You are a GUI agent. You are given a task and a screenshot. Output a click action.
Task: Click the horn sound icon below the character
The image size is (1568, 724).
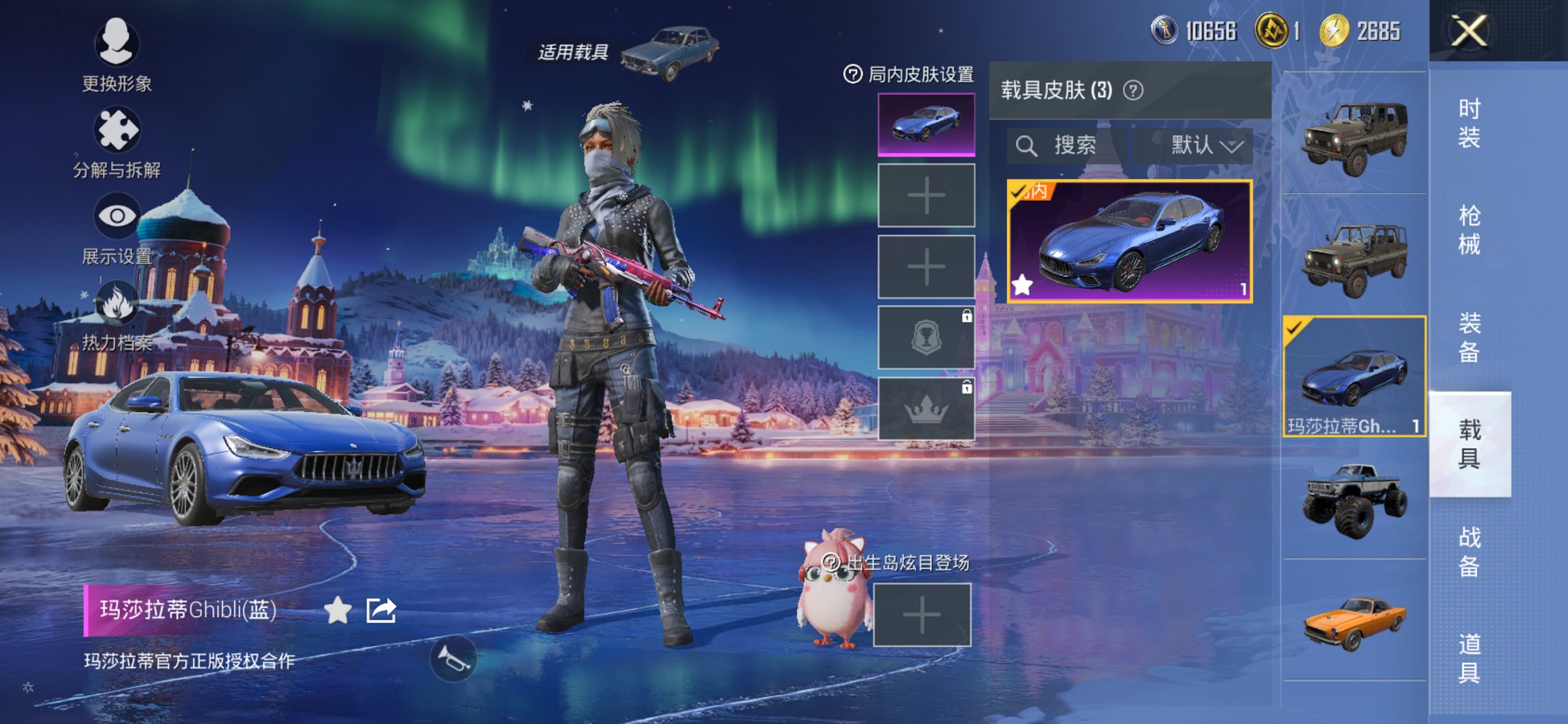pyautogui.click(x=453, y=658)
